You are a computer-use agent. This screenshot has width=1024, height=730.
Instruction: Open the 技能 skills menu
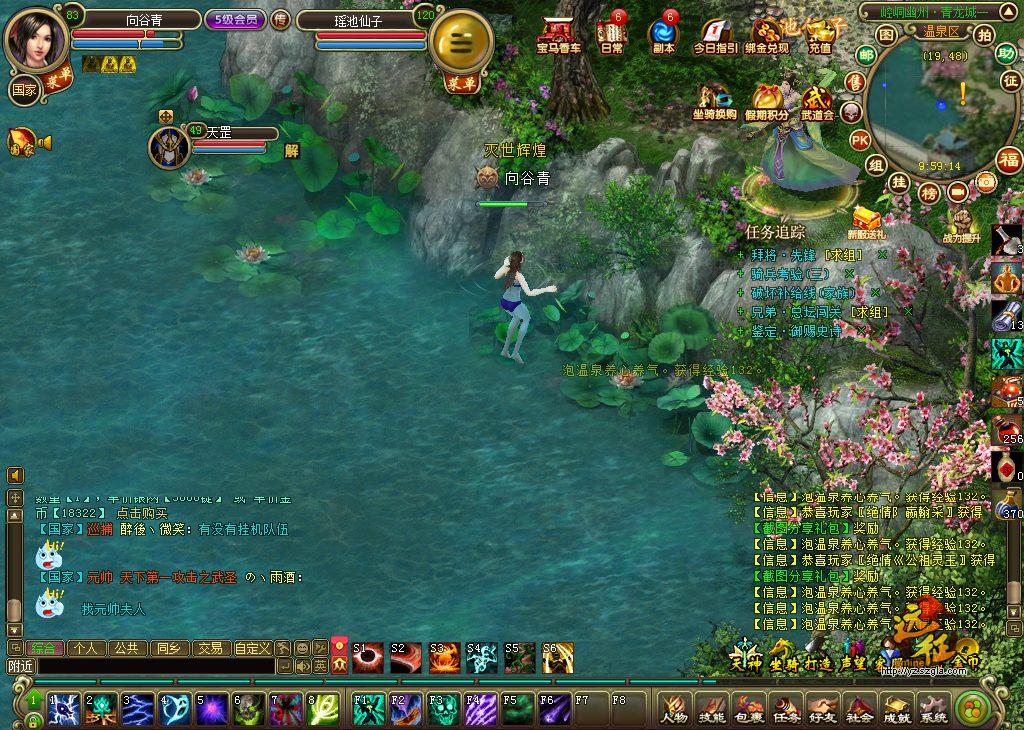click(711, 709)
